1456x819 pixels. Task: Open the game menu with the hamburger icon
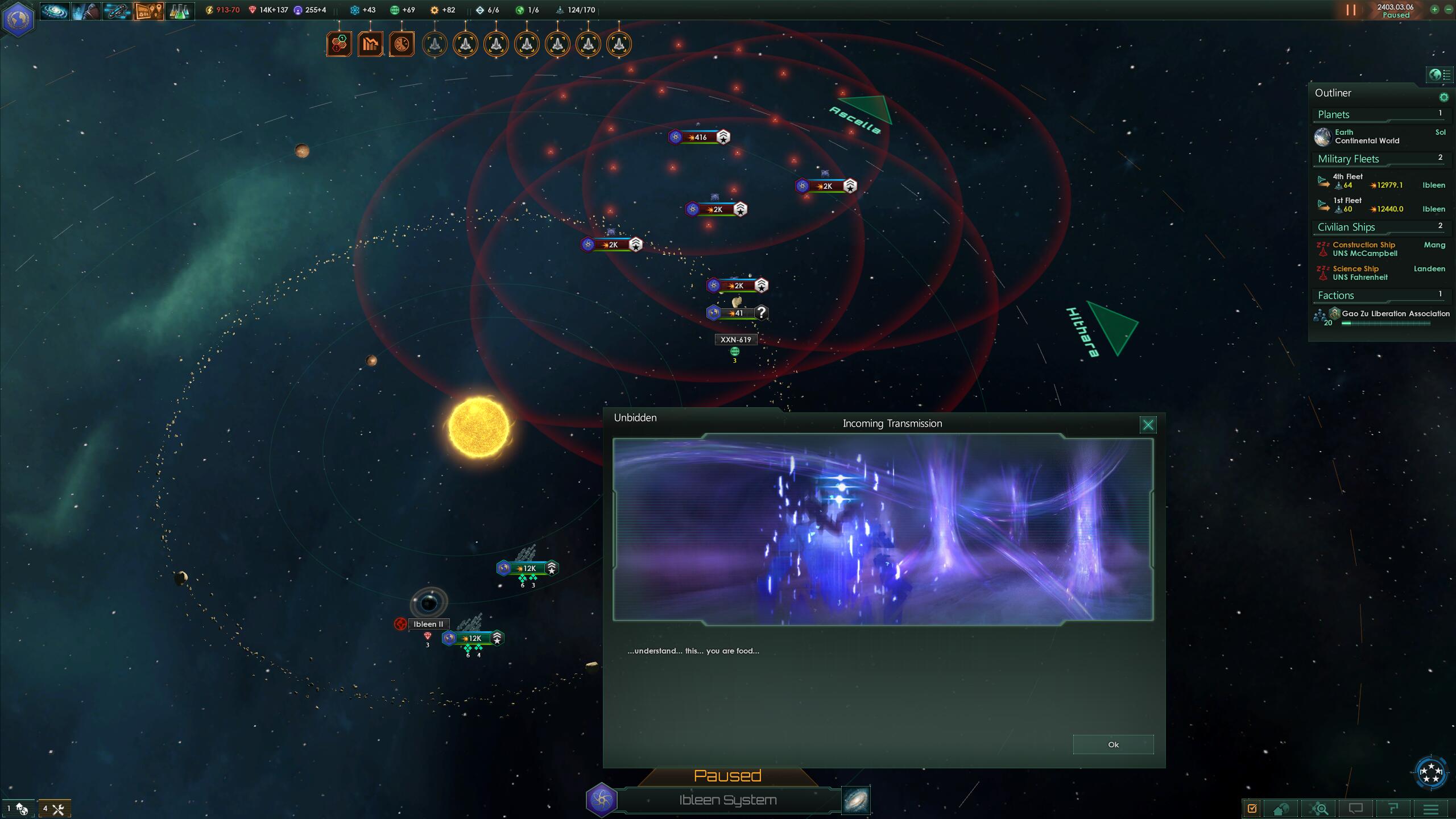tap(1431, 808)
